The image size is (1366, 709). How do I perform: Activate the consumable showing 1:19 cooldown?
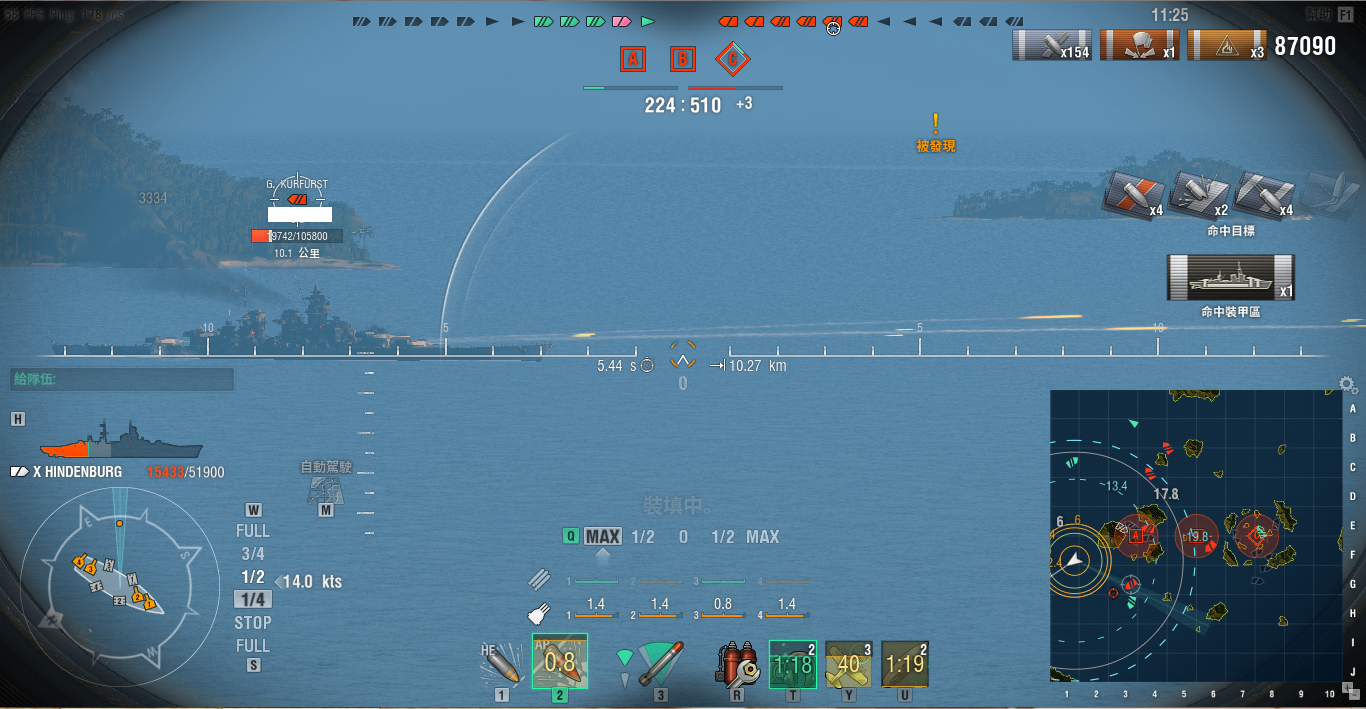(x=905, y=664)
